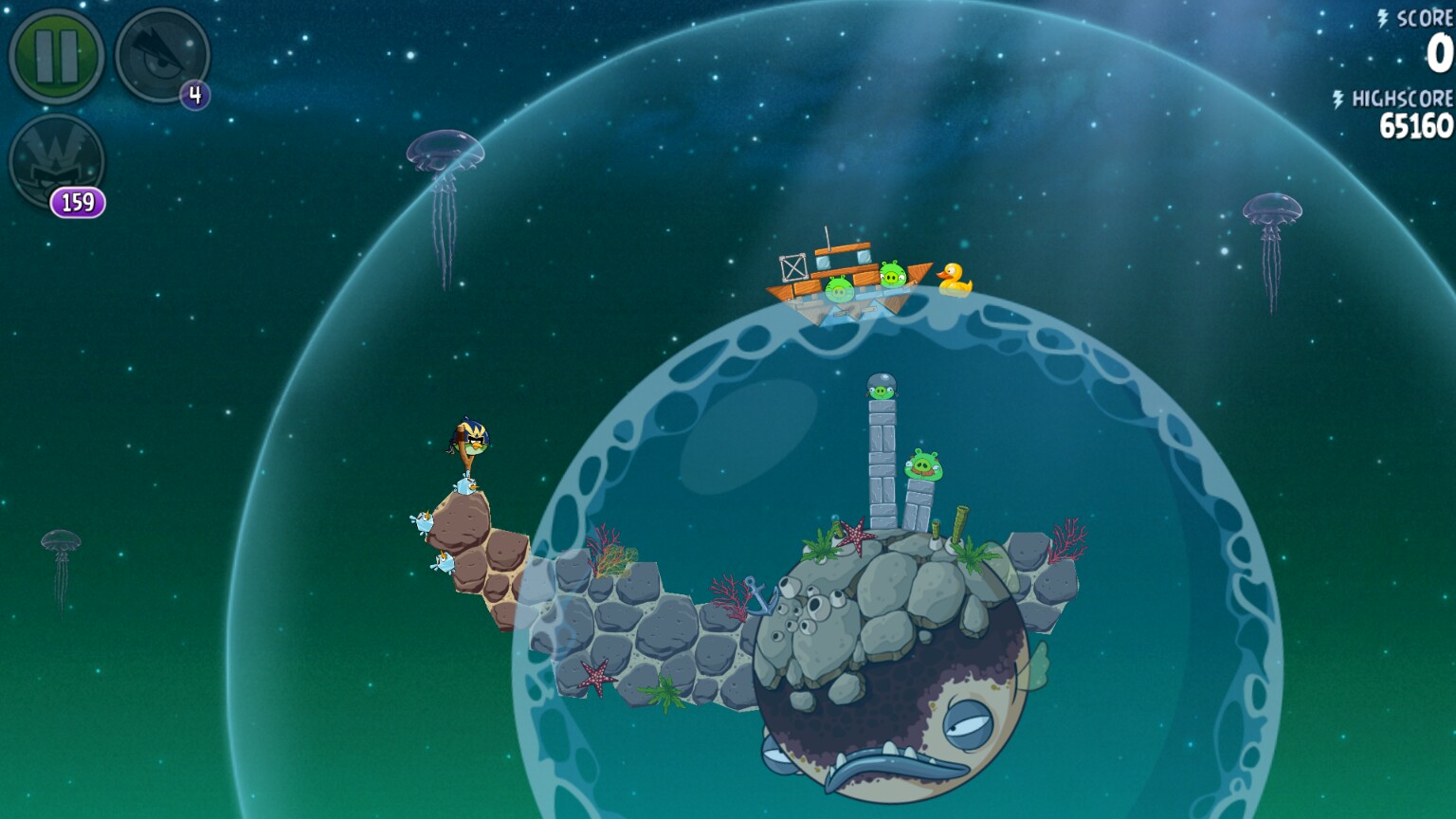Activate the Space Eagle power-up
The width and height of the screenshot is (1456, 819).
(x=161, y=55)
